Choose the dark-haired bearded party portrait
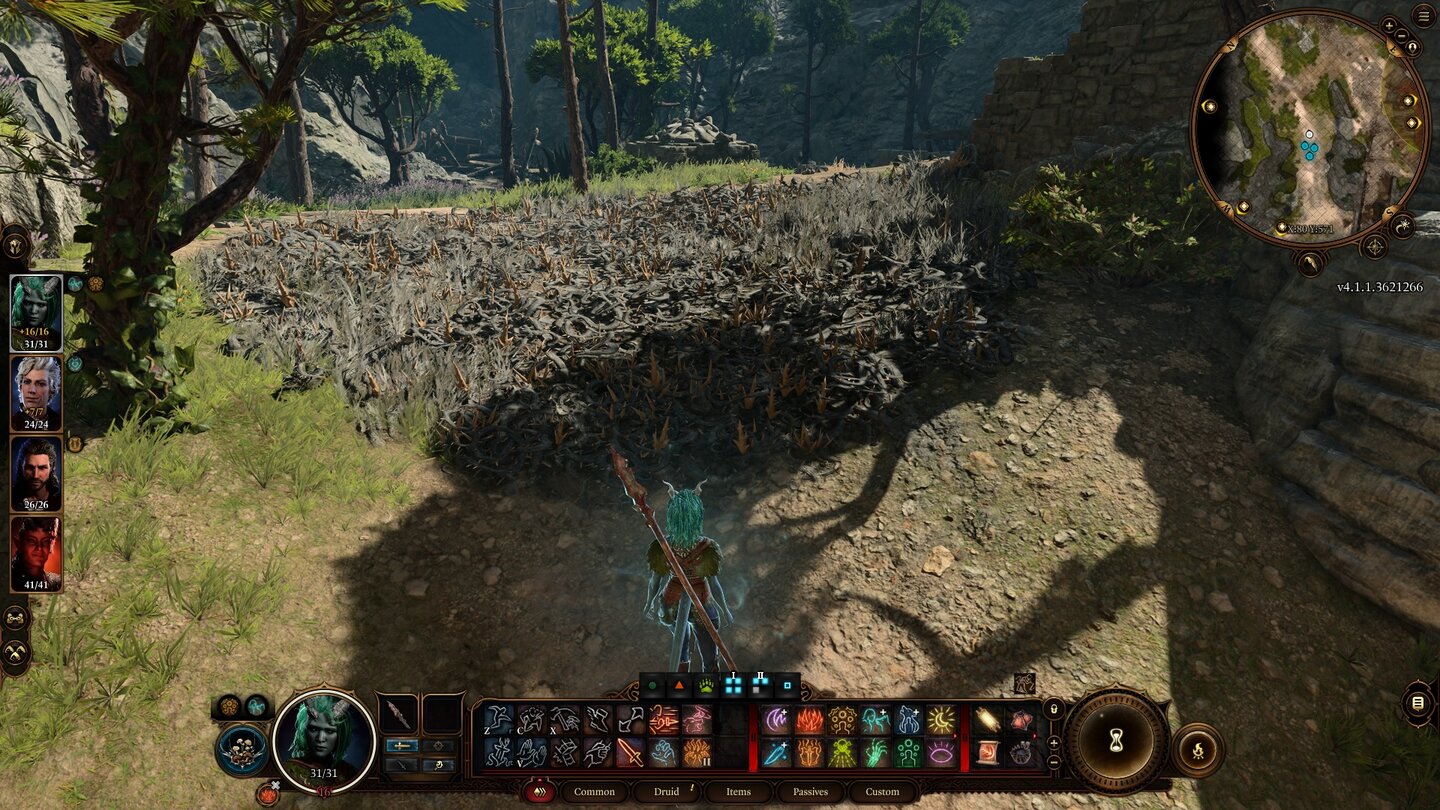 [x=37, y=474]
